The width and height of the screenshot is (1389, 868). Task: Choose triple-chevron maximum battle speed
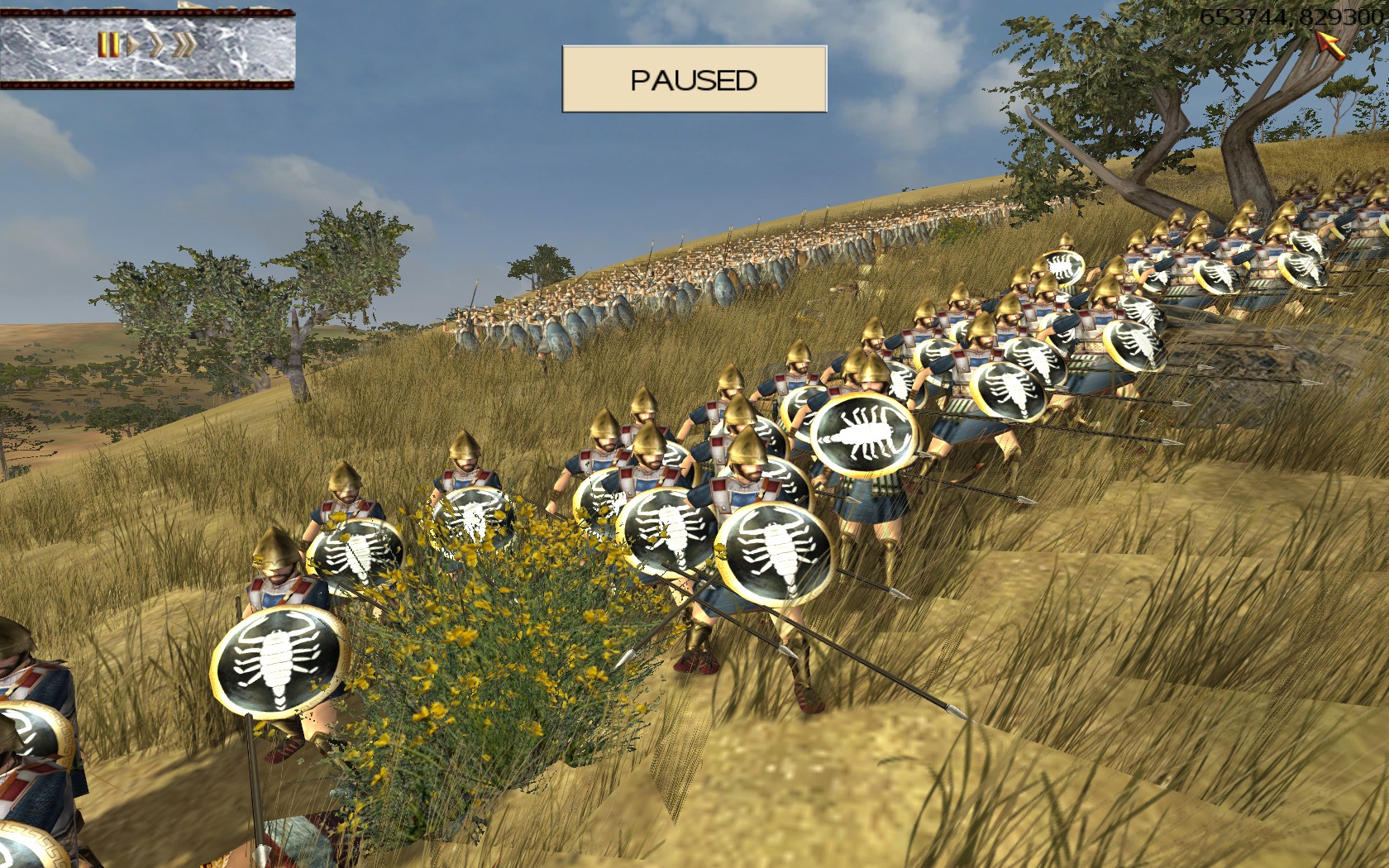184,45
